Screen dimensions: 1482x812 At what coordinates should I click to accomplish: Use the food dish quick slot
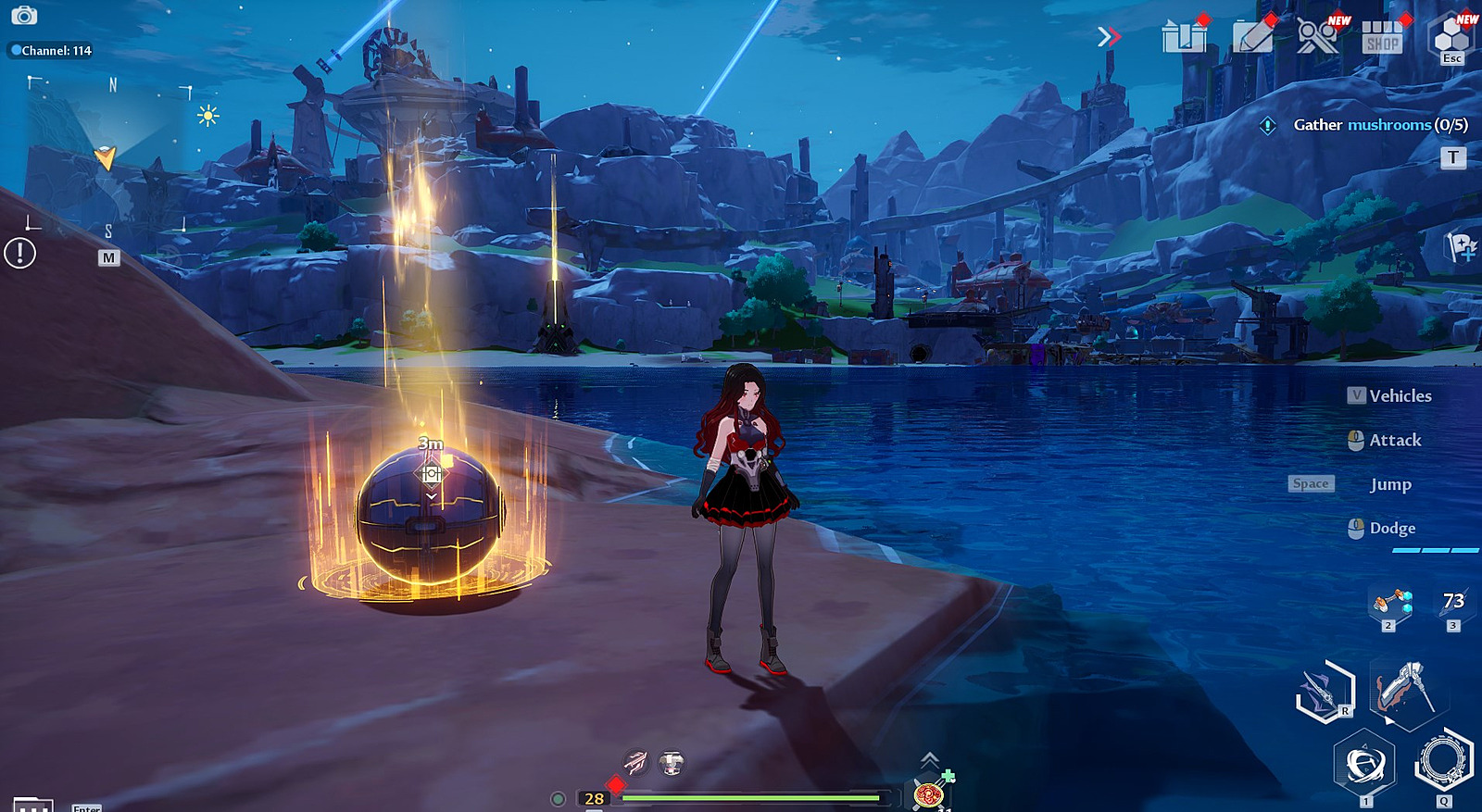[x=928, y=793]
